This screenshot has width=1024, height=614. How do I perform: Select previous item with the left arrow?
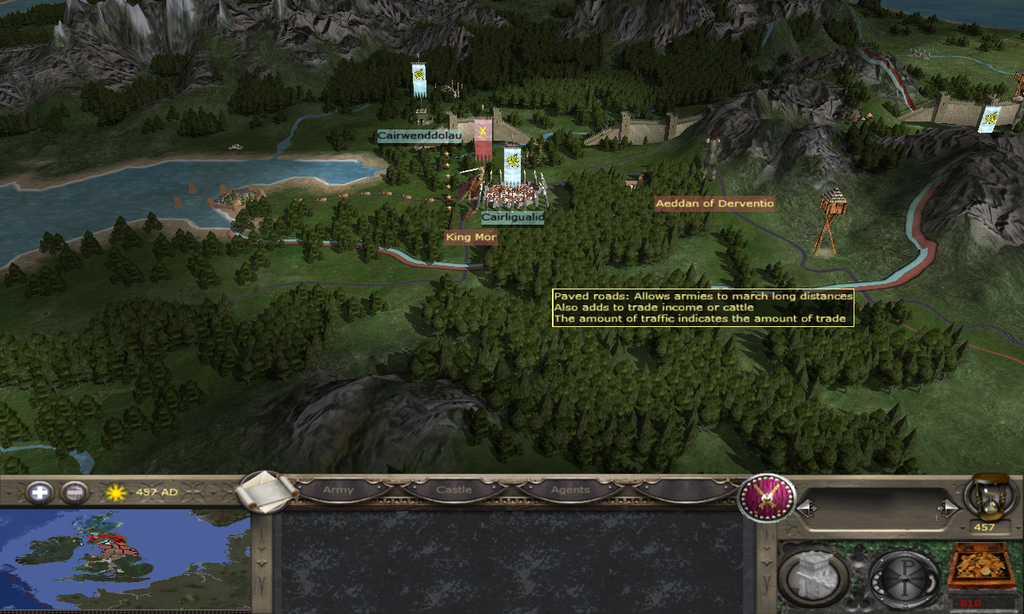pyautogui.click(x=803, y=509)
